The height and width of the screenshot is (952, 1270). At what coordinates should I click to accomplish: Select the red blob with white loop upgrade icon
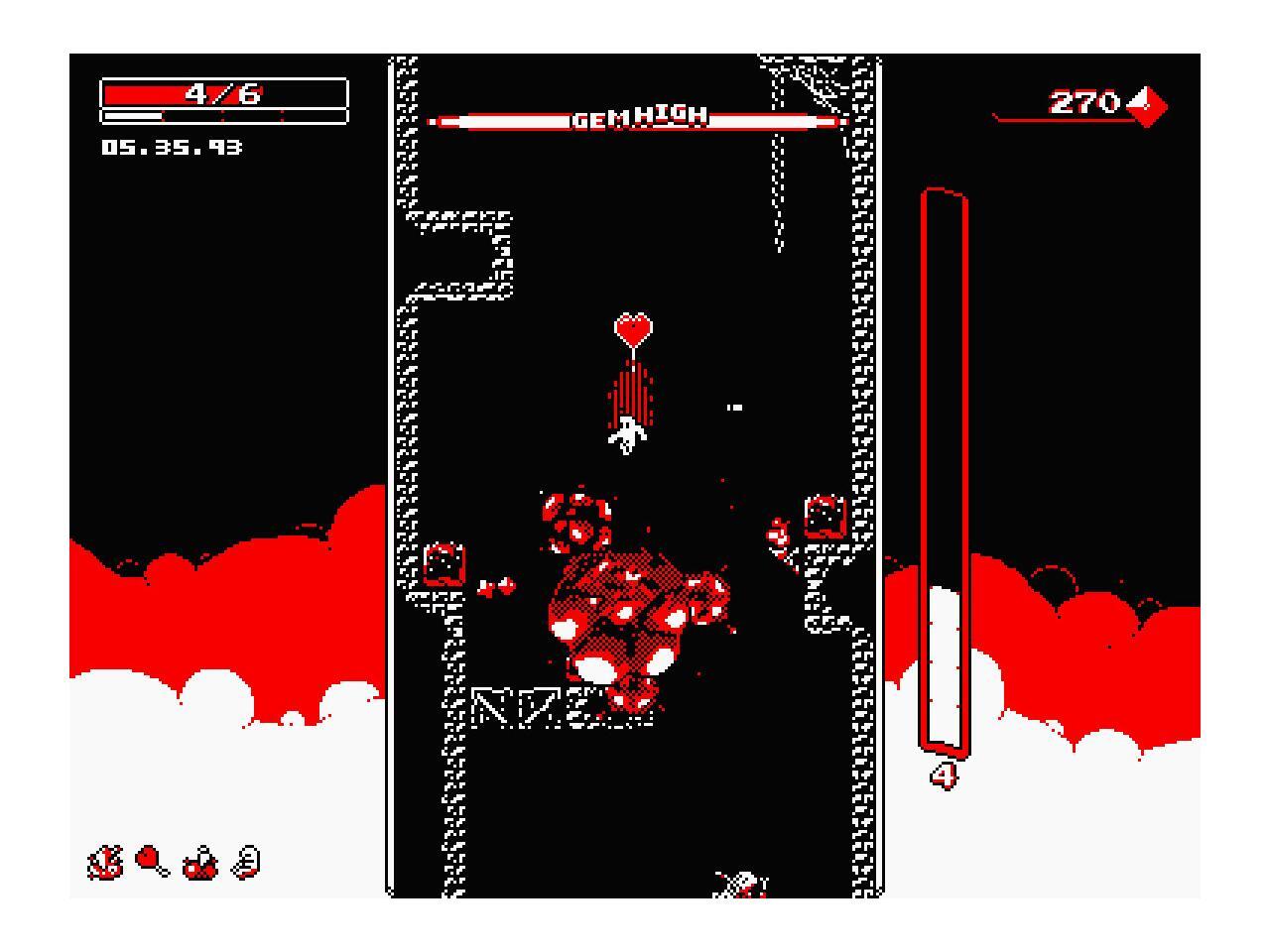coord(201,863)
